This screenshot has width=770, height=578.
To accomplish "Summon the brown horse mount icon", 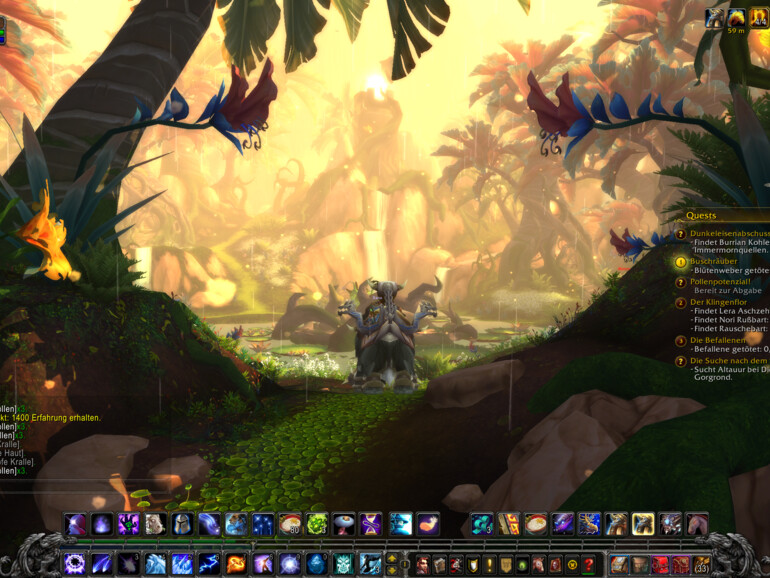I will click(x=696, y=524).
